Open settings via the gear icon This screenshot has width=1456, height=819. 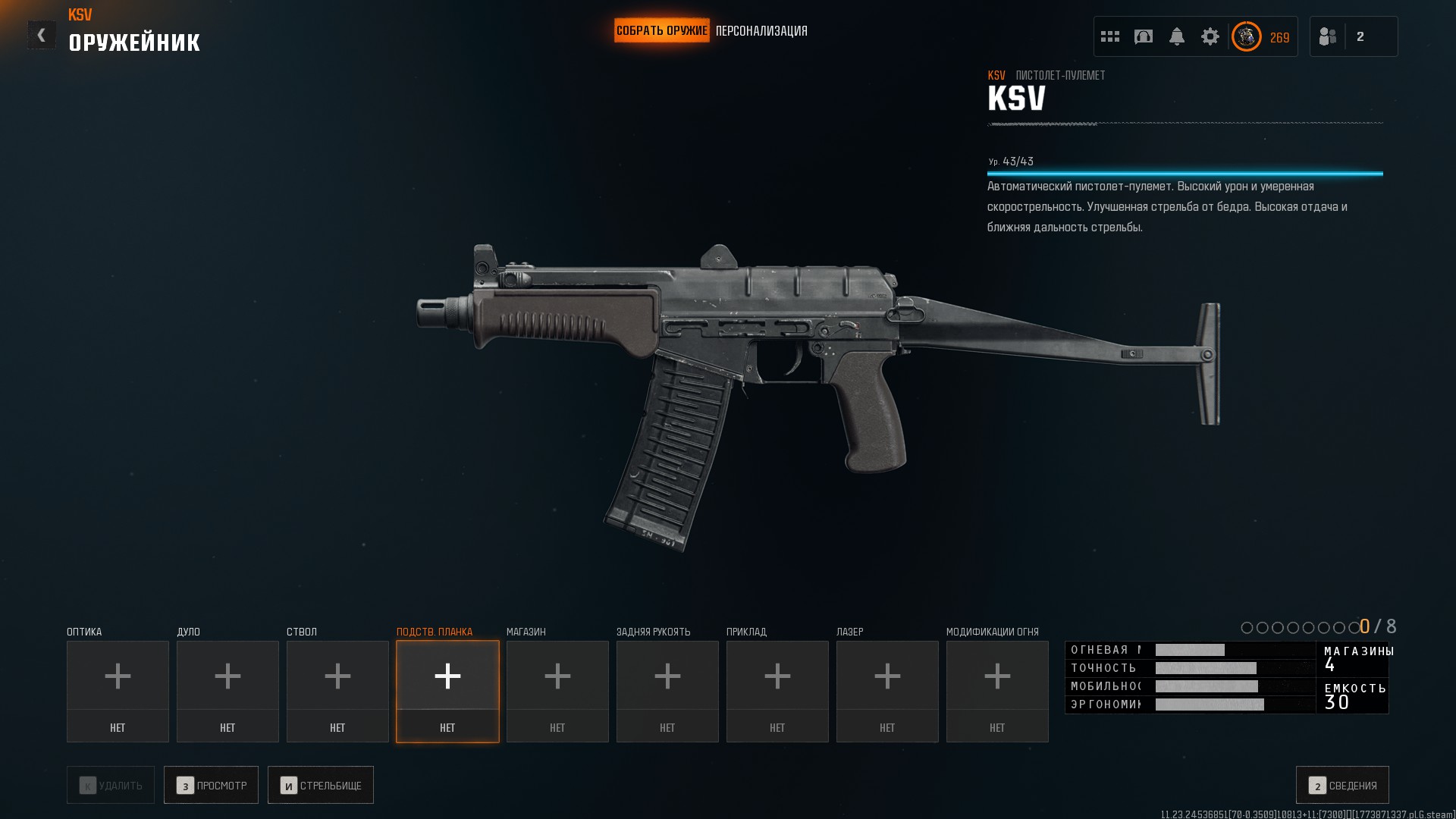tap(1210, 36)
